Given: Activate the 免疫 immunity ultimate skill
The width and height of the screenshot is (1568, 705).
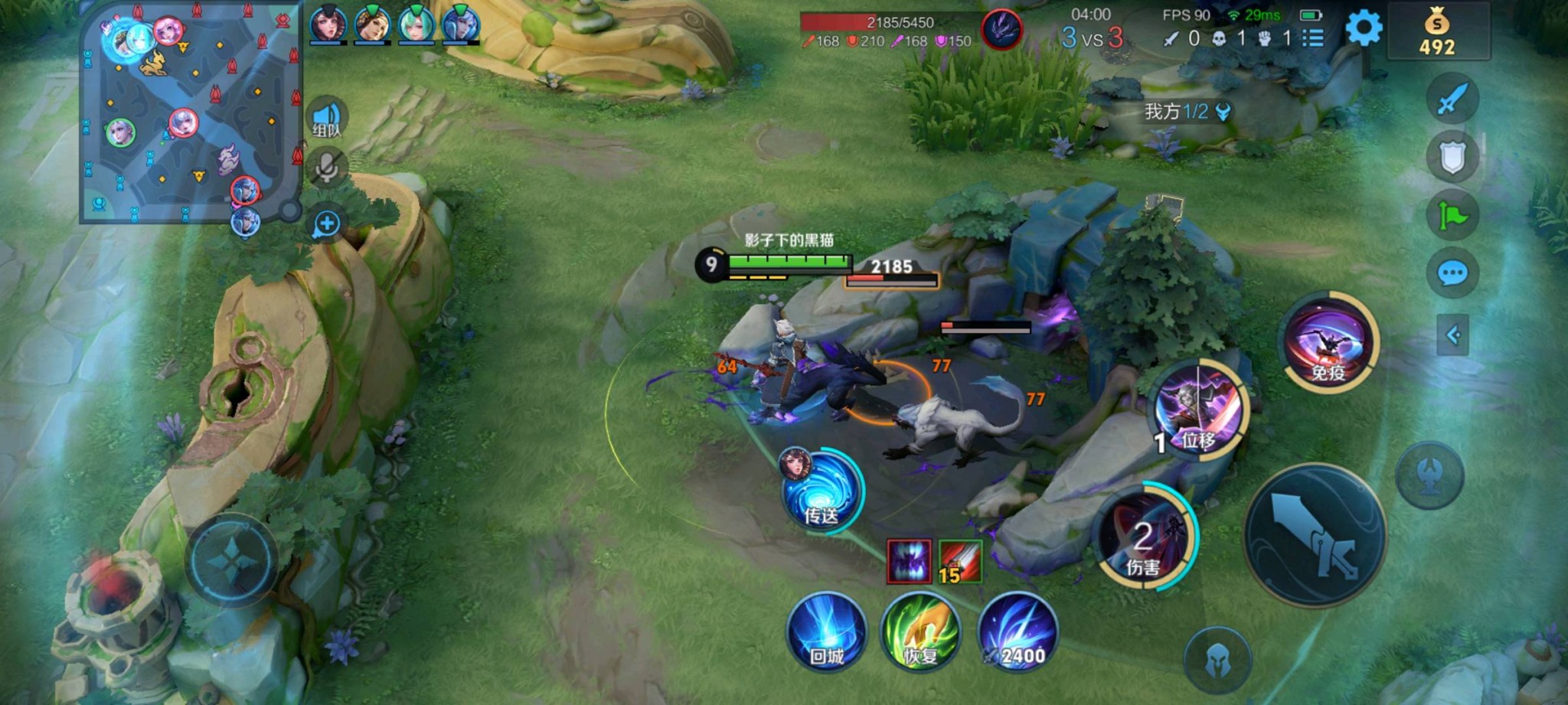Looking at the screenshot, I should click(1328, 342).
